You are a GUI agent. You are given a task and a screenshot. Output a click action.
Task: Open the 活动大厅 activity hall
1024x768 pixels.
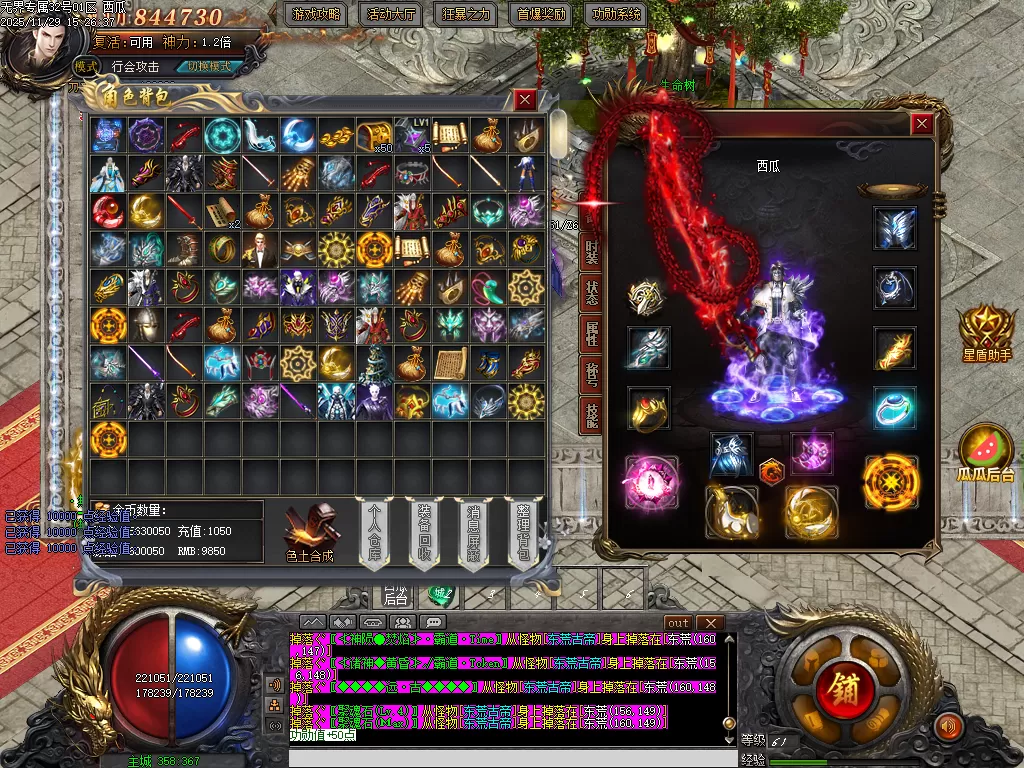392,15
